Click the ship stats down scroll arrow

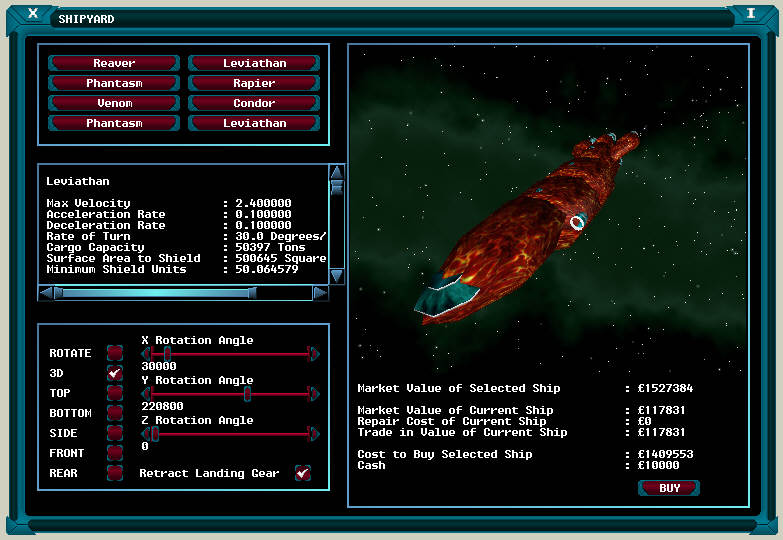tap(337, 275)
